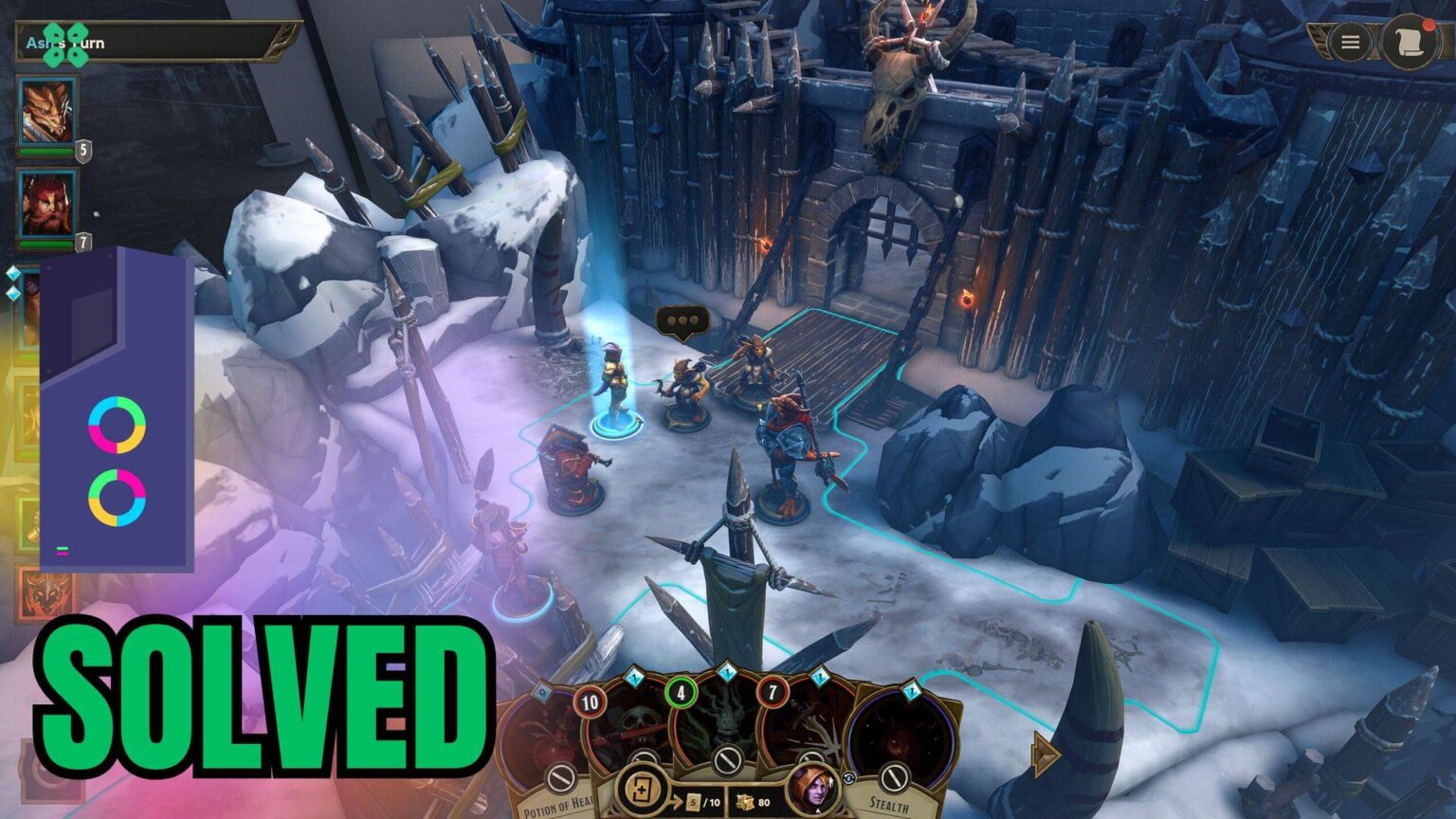Click the shield badge showing 5
The width and height of the screenshot is (1456, 819).
83,150
